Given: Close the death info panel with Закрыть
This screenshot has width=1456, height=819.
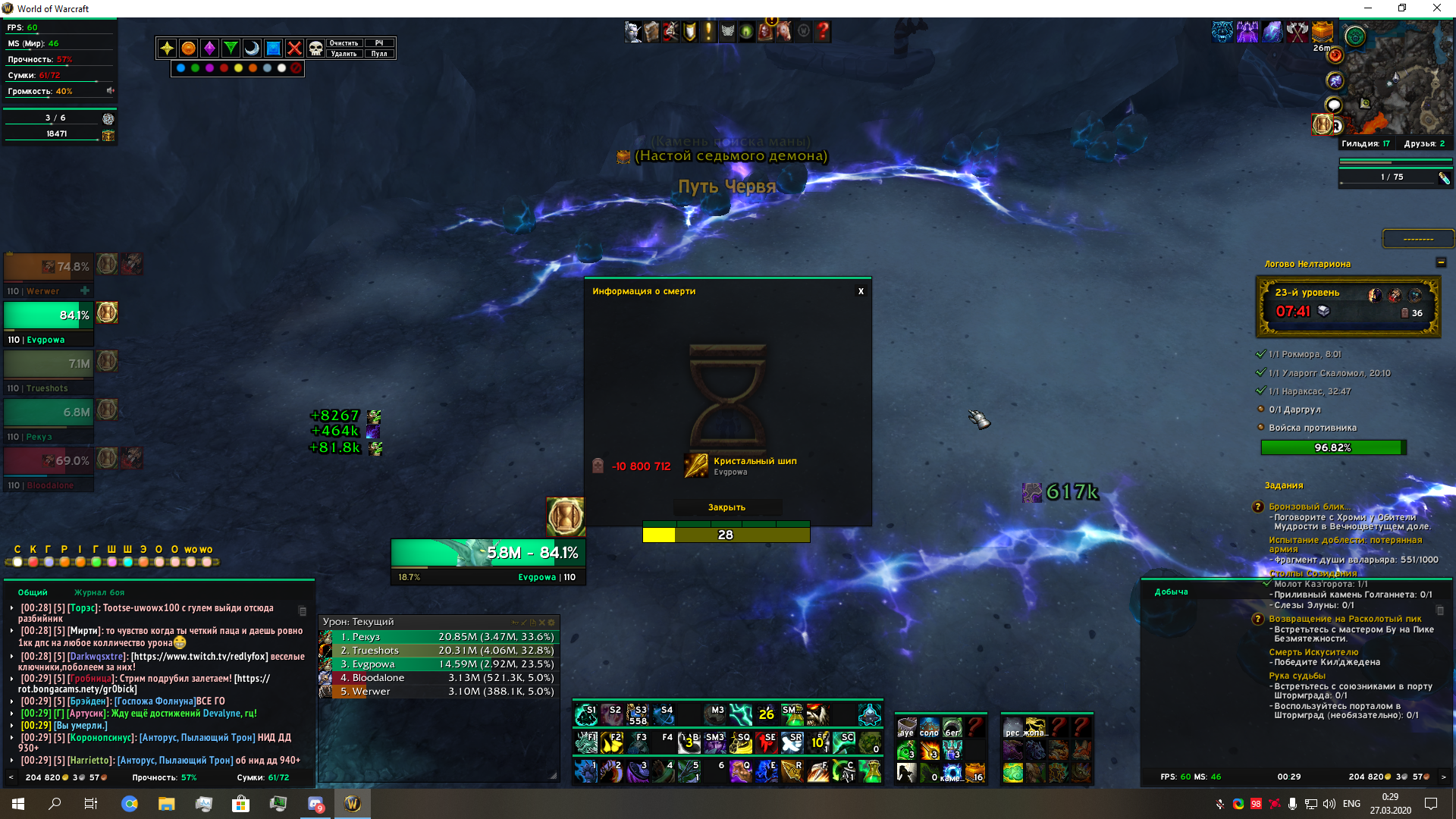Looking at the screenshot, I should pyautogui.click(x=726, y=507).
